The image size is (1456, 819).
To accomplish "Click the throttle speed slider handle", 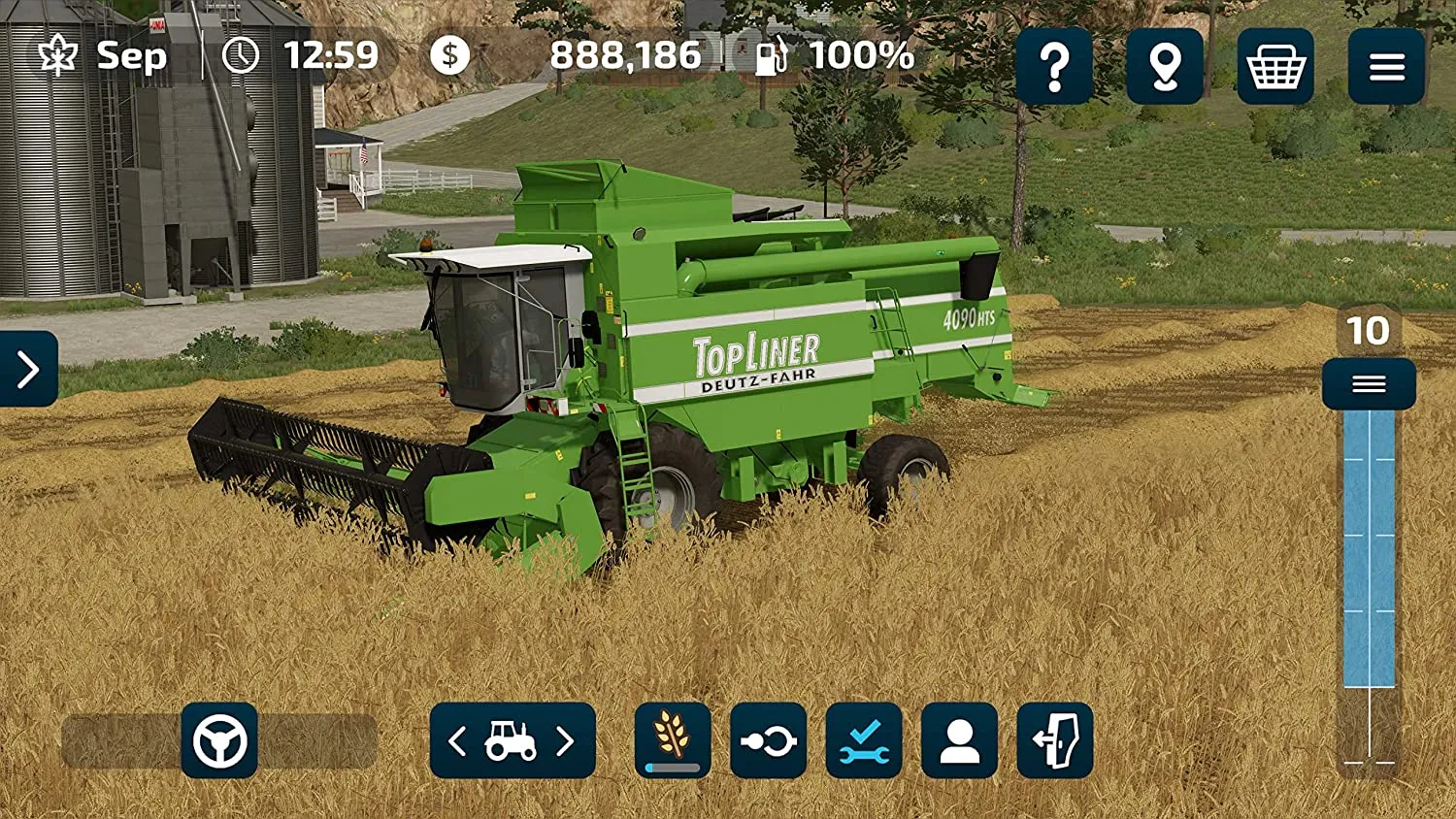I will point(1369,384).
